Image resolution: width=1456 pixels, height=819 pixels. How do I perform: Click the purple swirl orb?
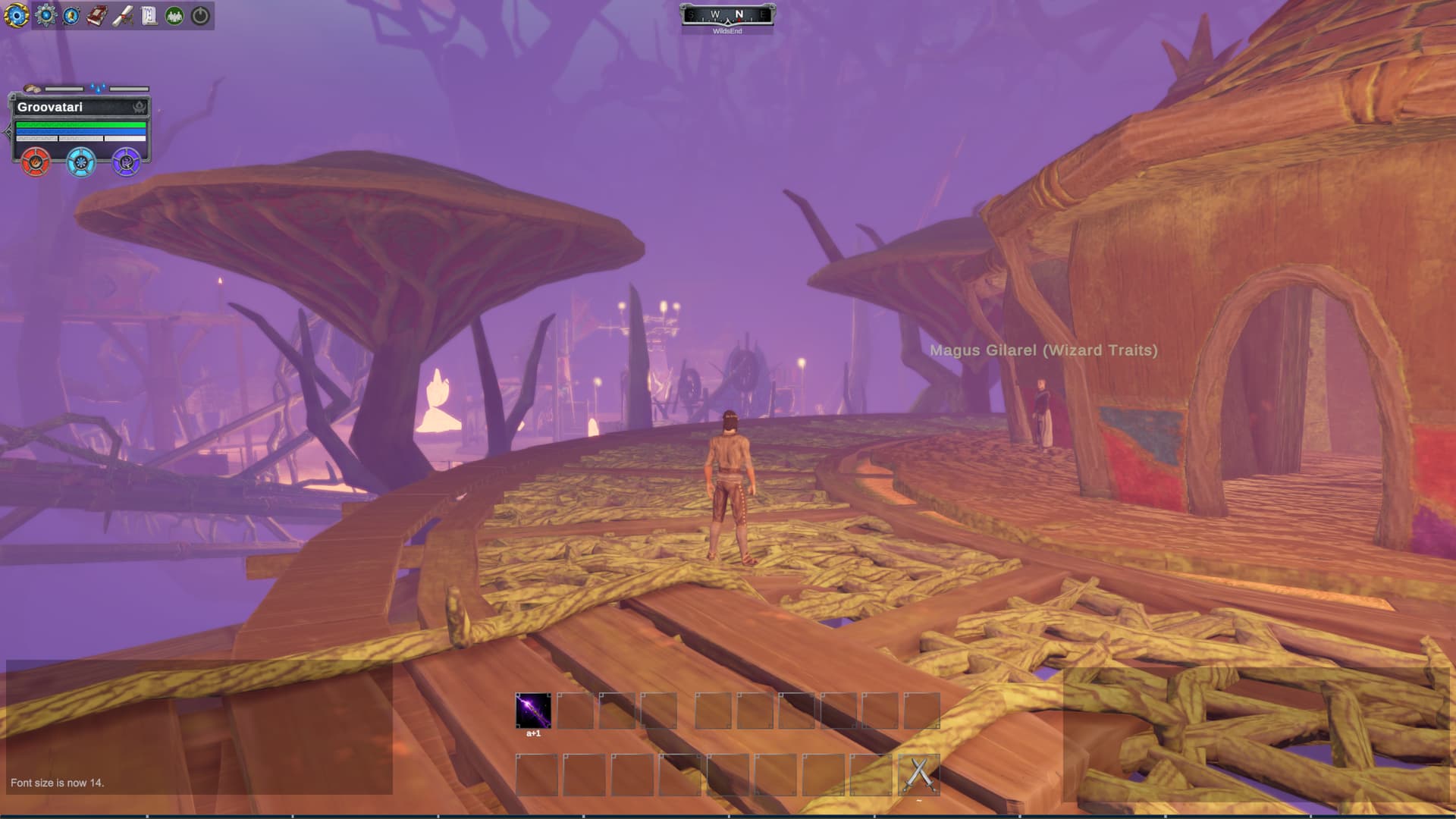[x=126, y=162]
